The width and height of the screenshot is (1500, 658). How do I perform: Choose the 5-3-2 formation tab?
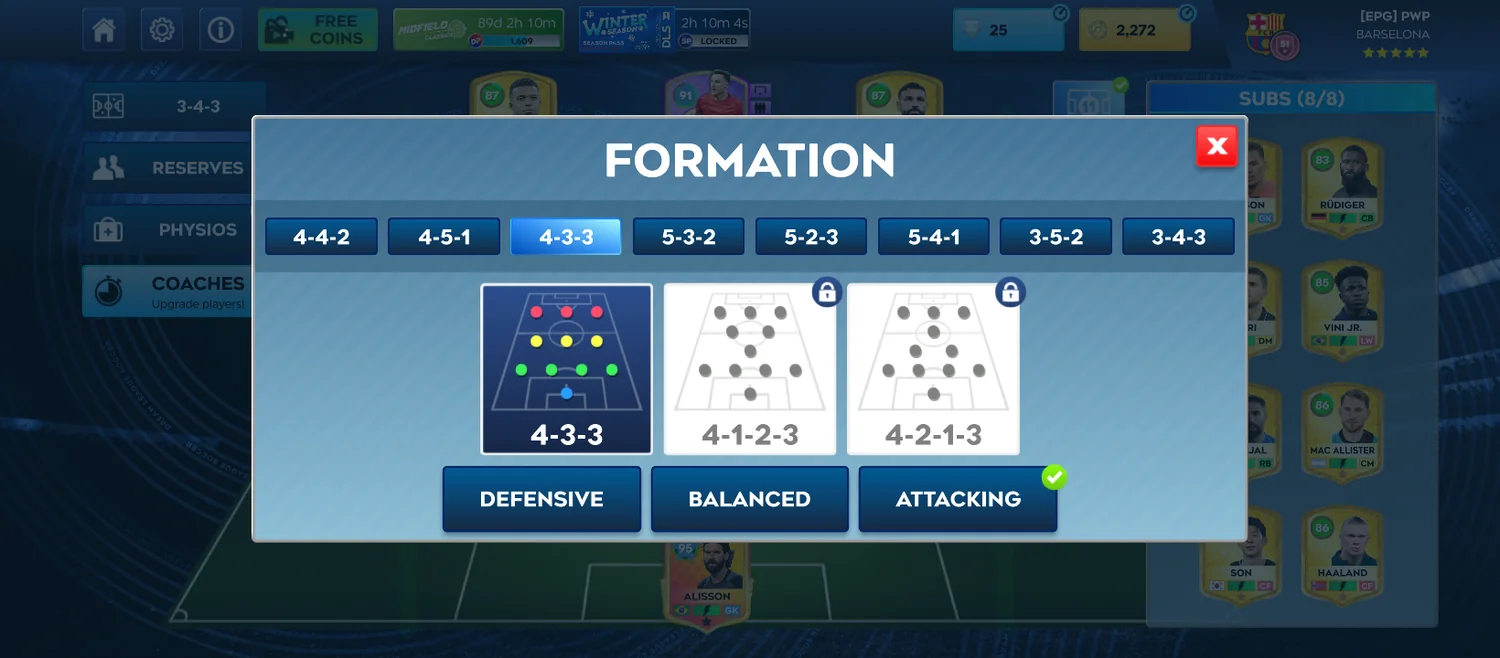point(688,237)
